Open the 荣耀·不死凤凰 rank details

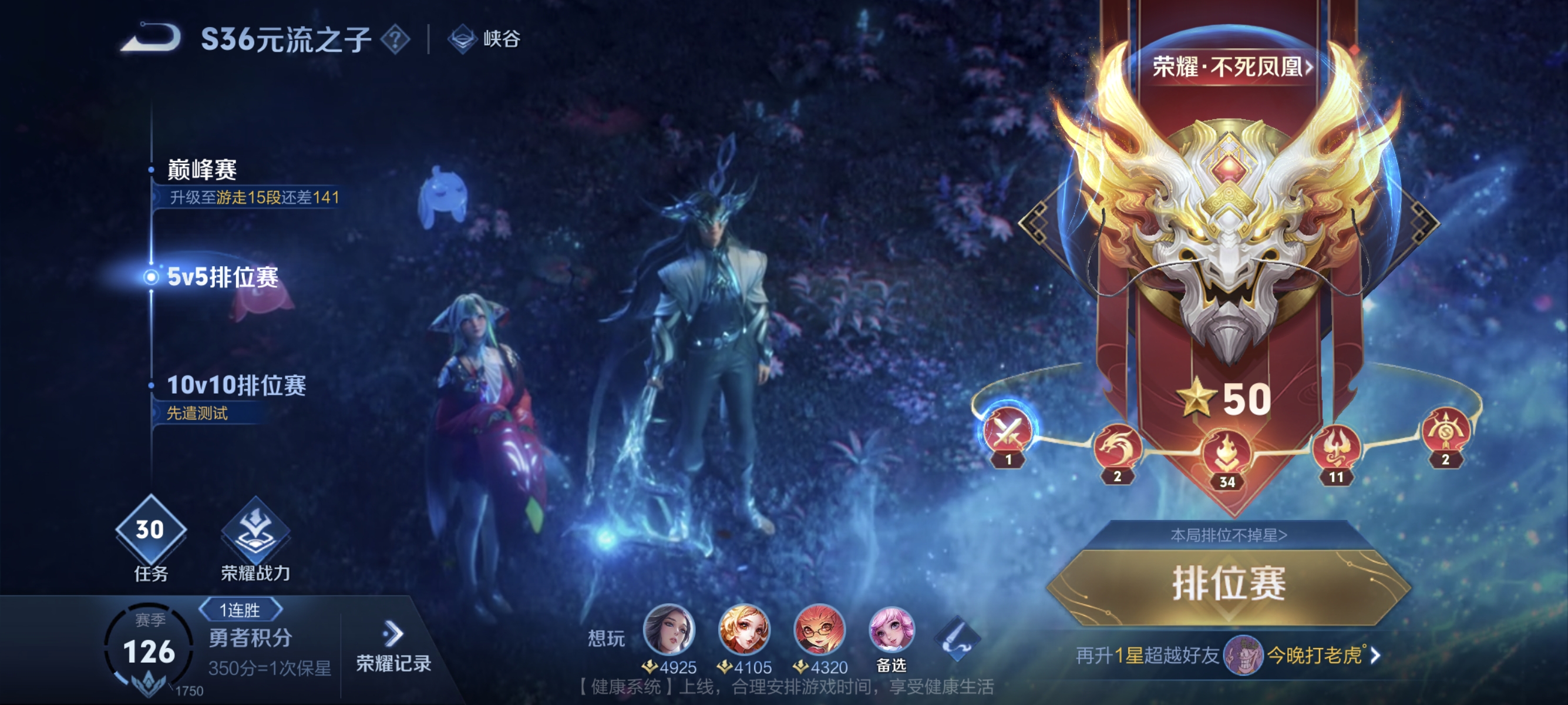(x=1231, y=67)
